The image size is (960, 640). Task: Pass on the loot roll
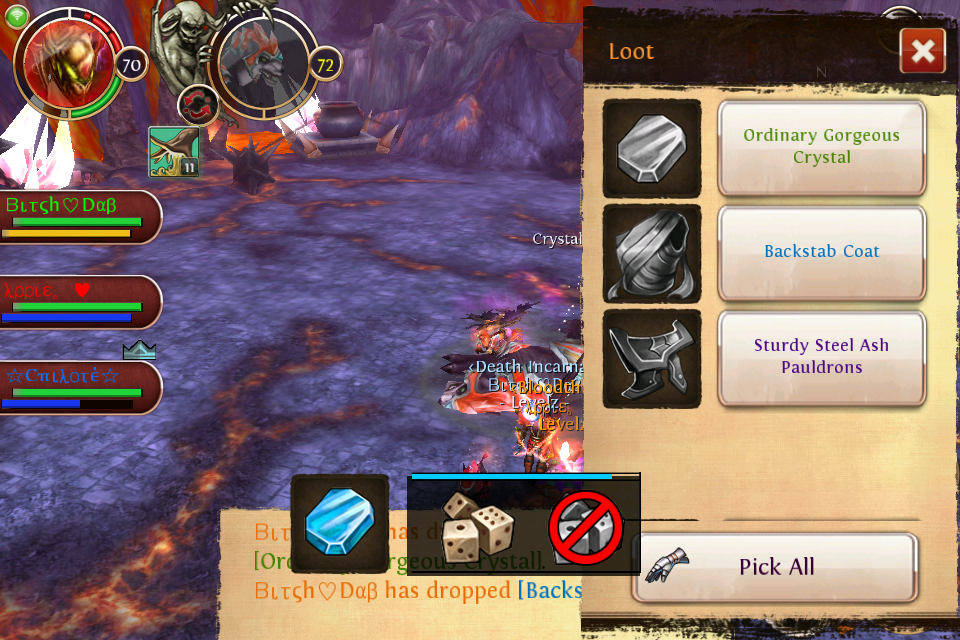[x=585, y=528]
